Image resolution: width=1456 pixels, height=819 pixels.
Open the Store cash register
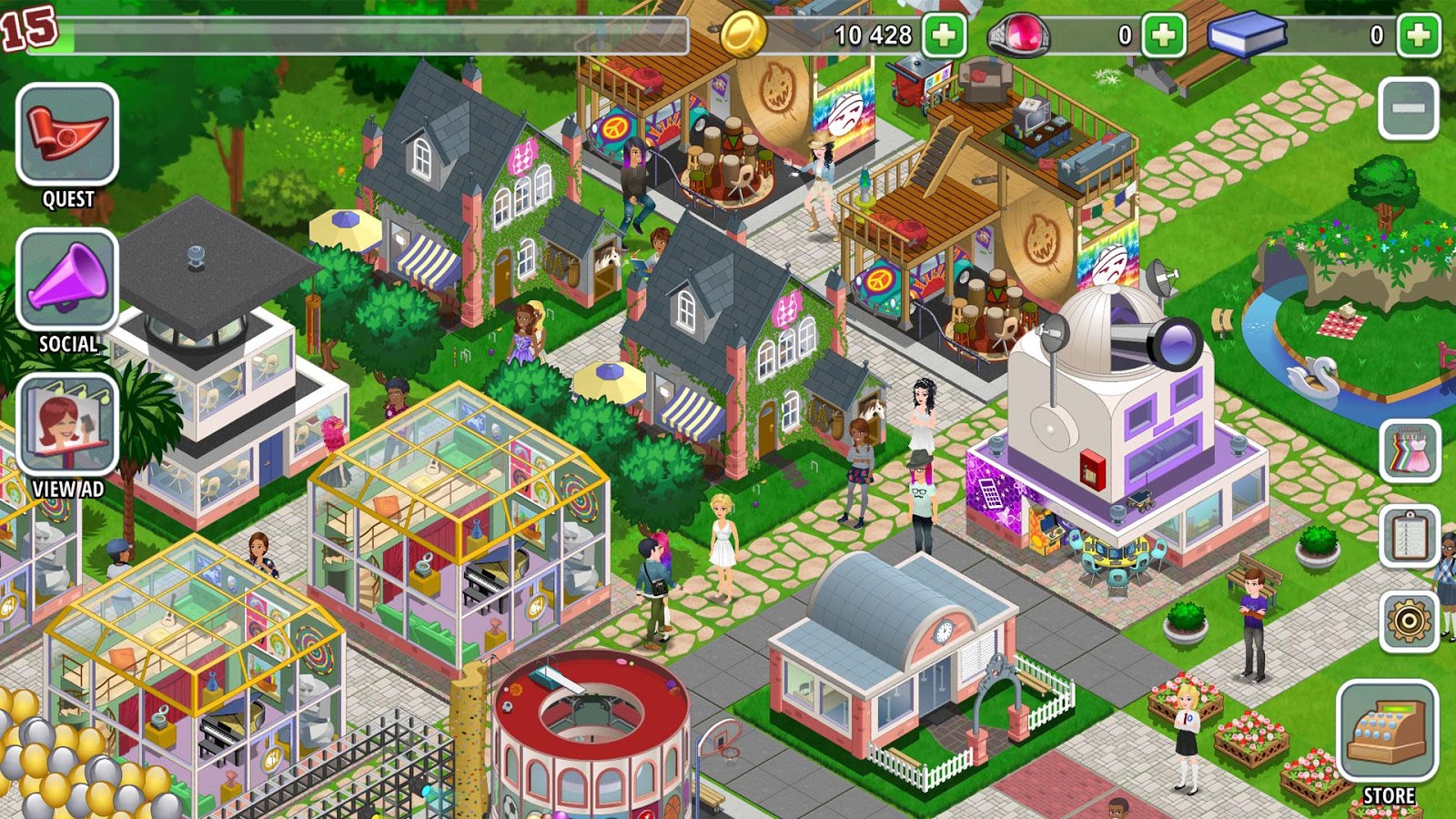pos(1387,731)
